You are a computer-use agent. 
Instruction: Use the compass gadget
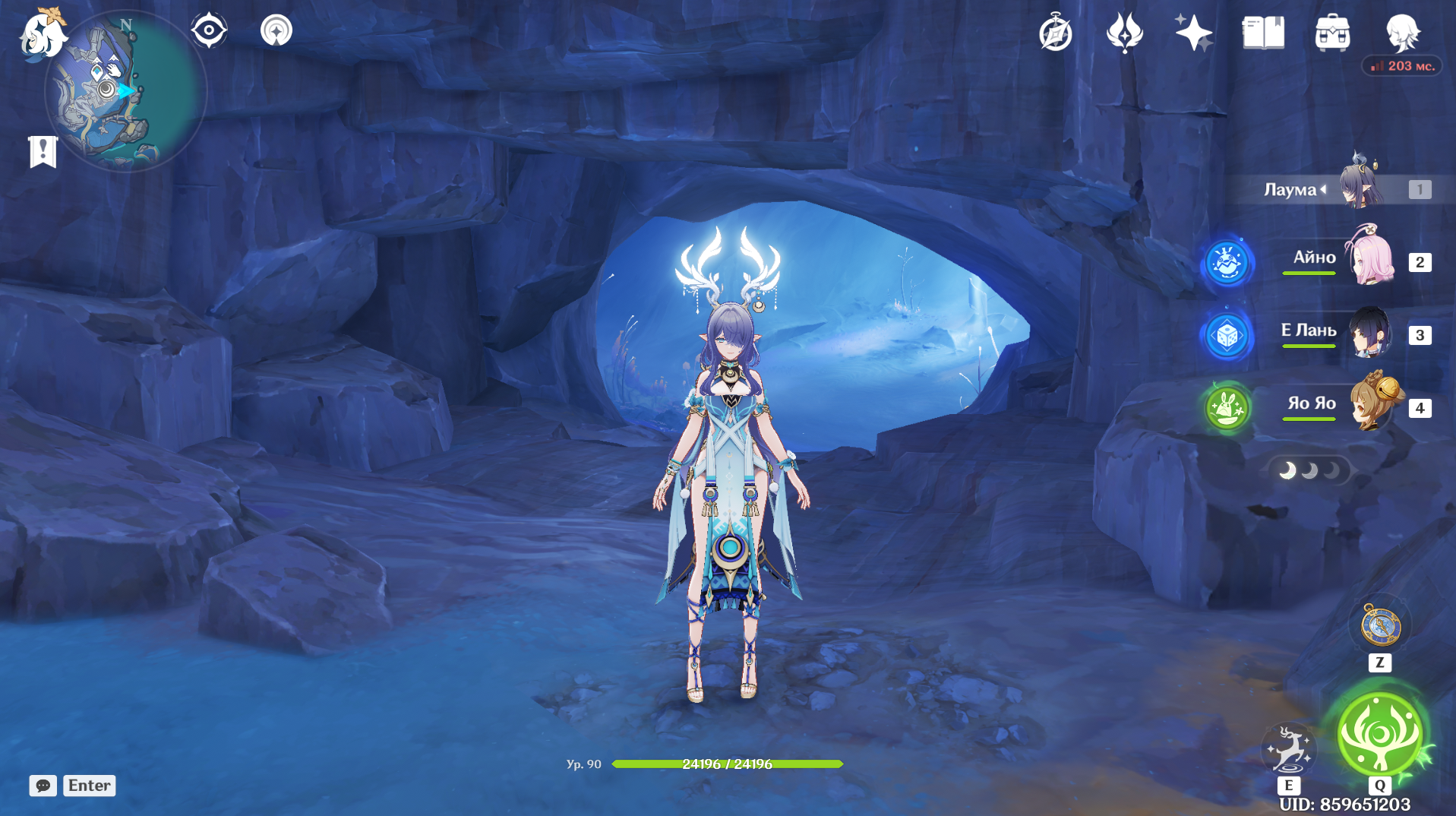coord(1380,626)
